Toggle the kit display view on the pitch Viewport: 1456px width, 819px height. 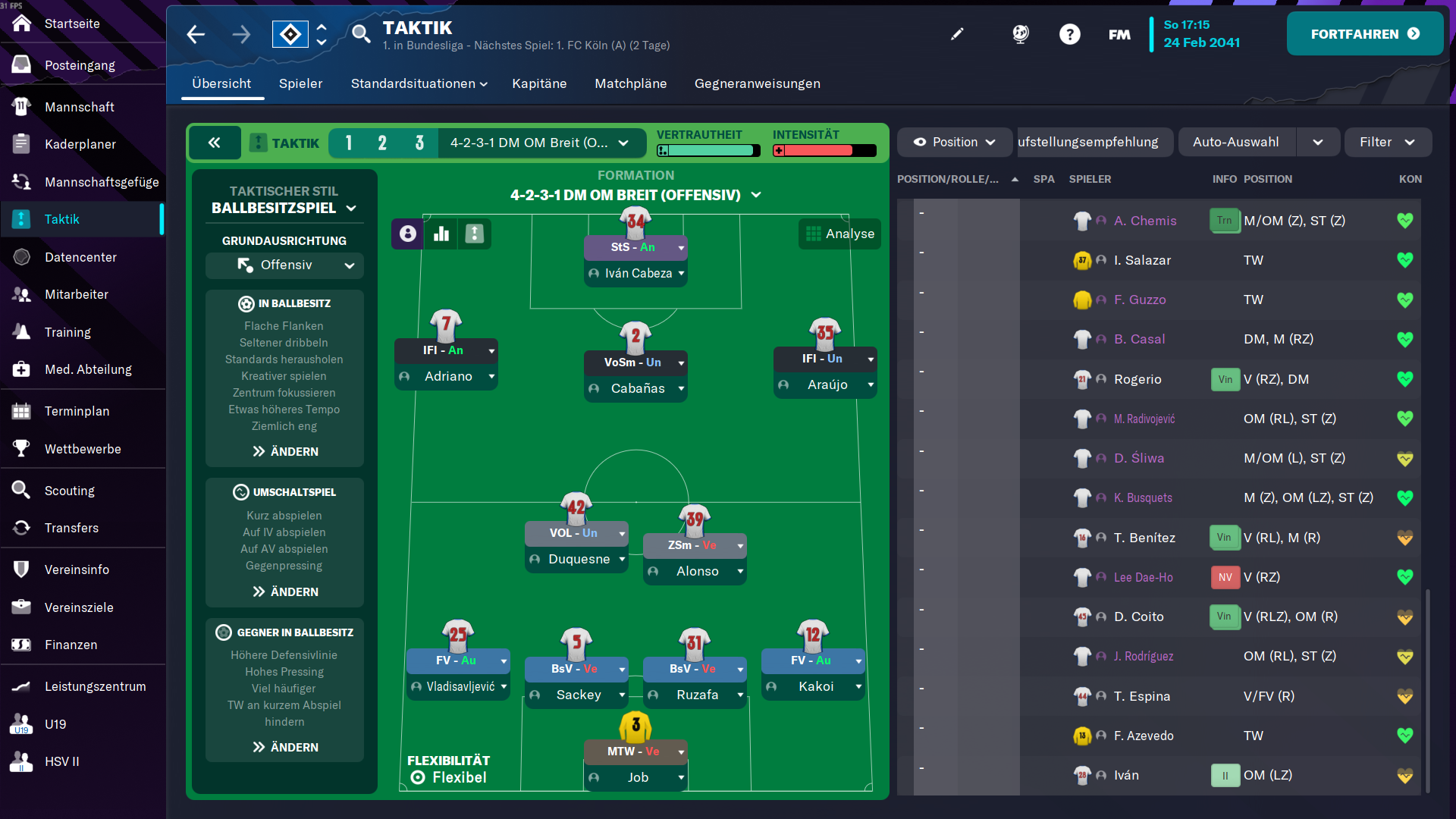(475, 234)
